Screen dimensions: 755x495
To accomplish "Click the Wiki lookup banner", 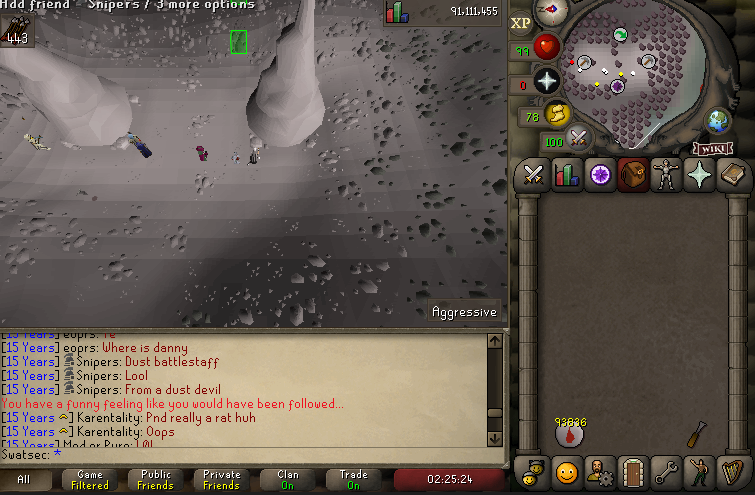I will (x=710, y=148).
